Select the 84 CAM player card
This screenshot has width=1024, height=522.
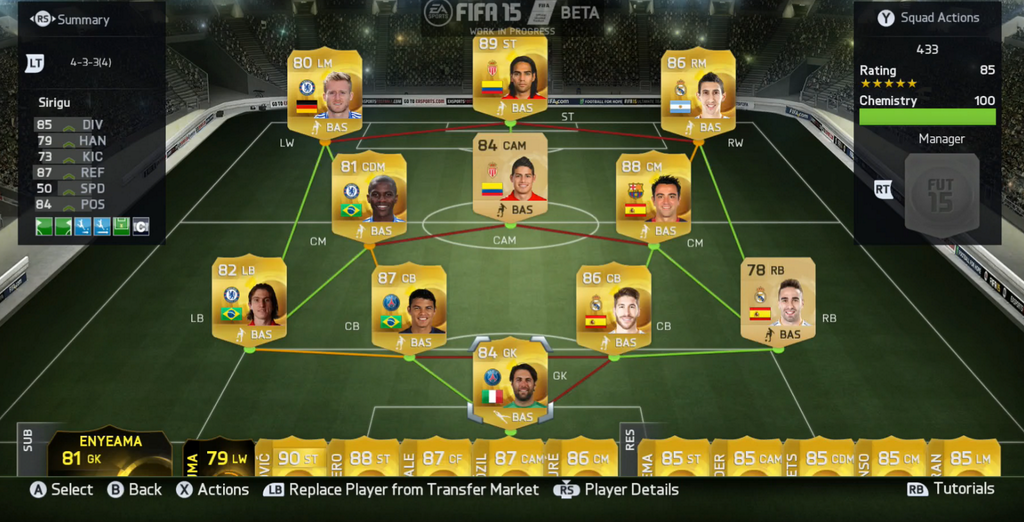(510, 175)
